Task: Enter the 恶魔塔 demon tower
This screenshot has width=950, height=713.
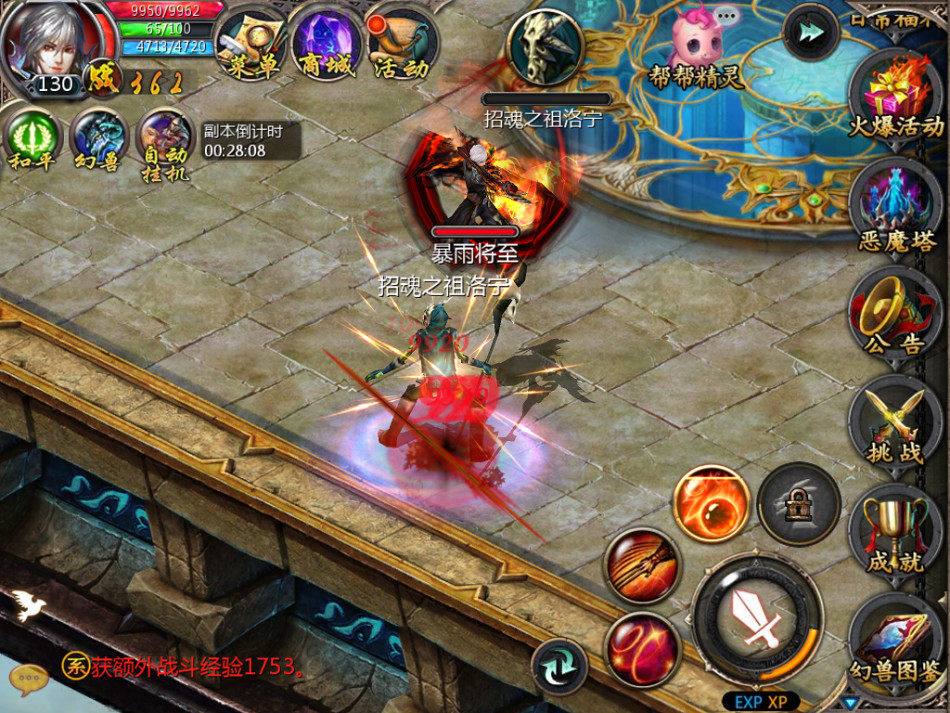Action: pyautogui.click(x=895, y=203)
